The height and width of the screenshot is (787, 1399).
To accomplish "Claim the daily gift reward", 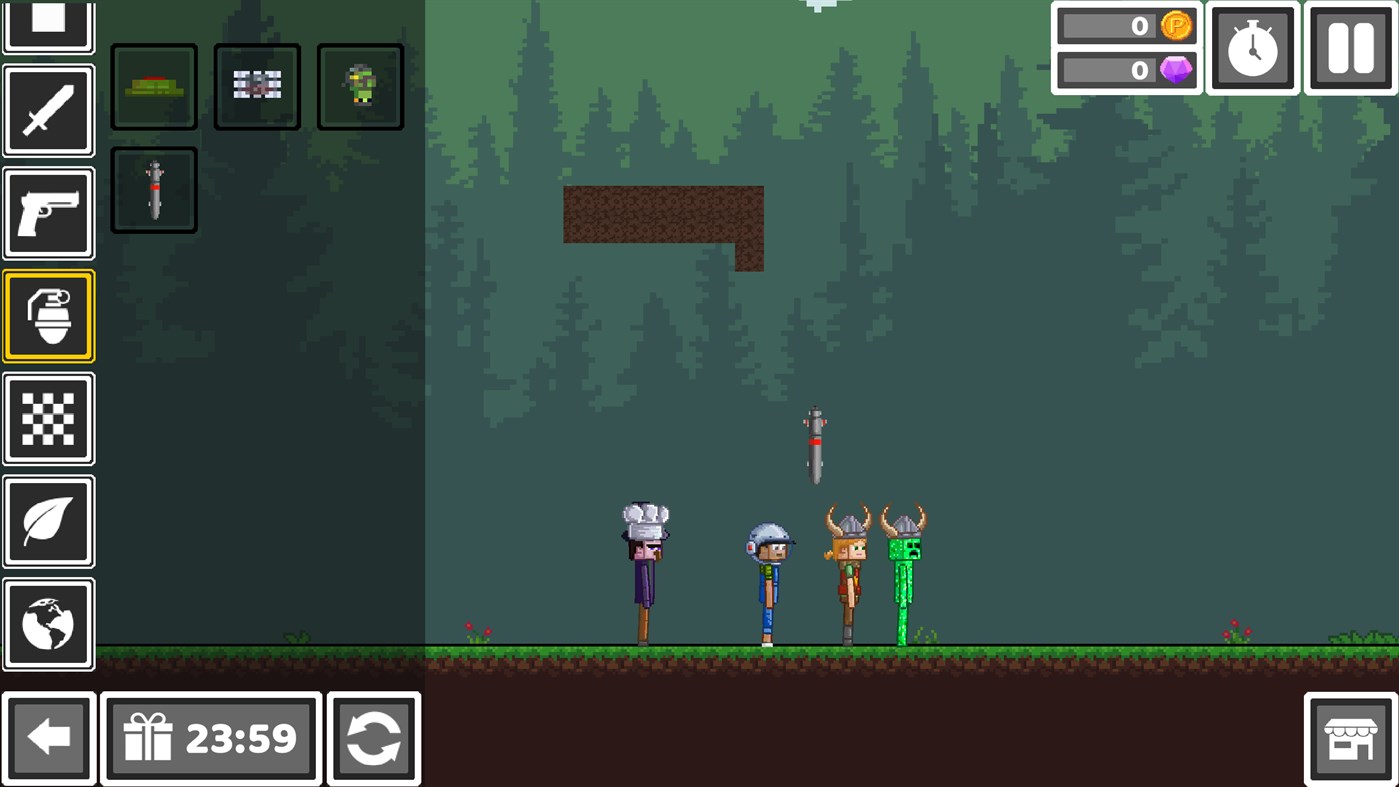I will tap(210, 738).
